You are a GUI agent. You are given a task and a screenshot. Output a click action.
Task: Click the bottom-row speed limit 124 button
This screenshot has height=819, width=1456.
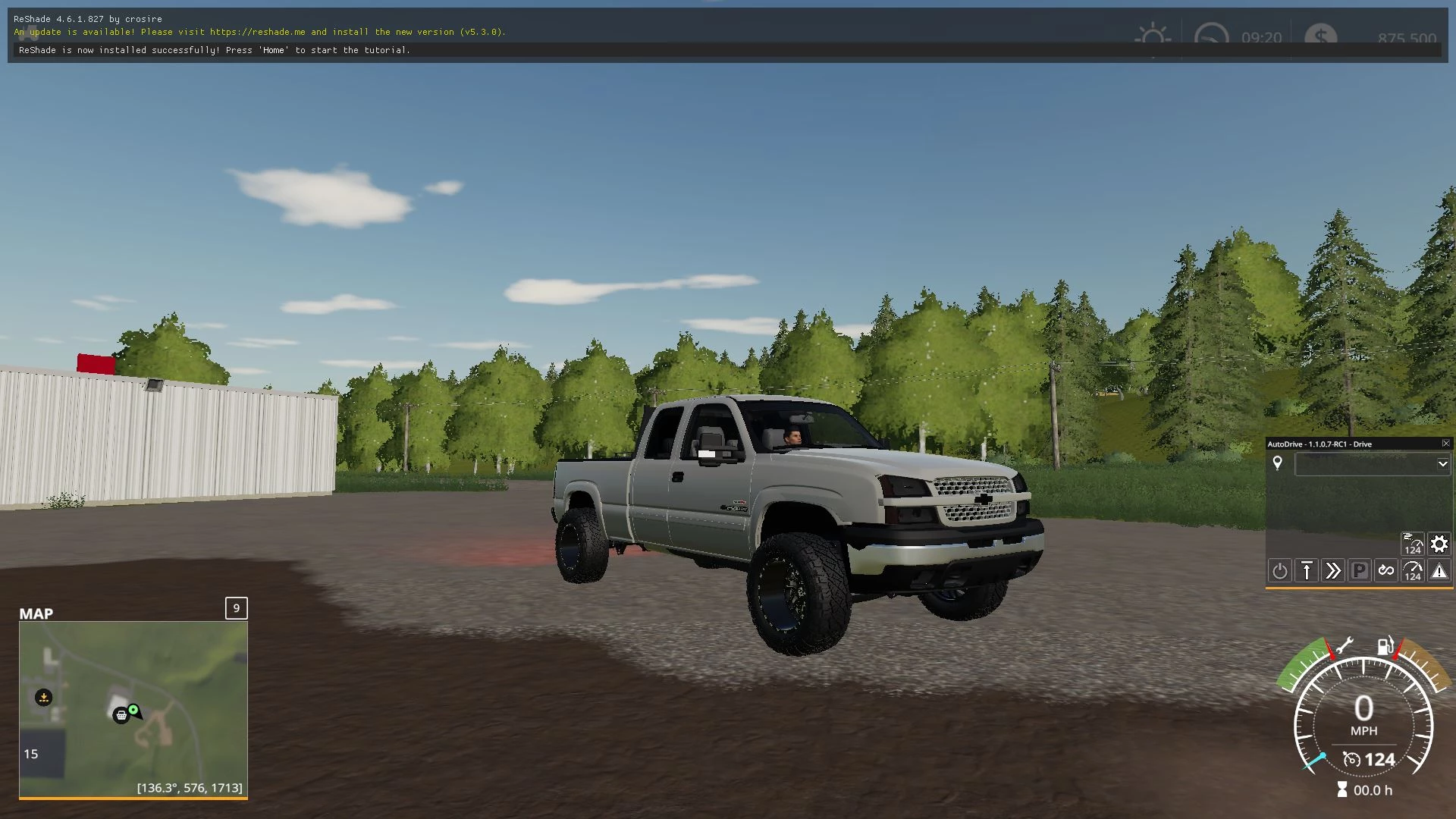1413,571
